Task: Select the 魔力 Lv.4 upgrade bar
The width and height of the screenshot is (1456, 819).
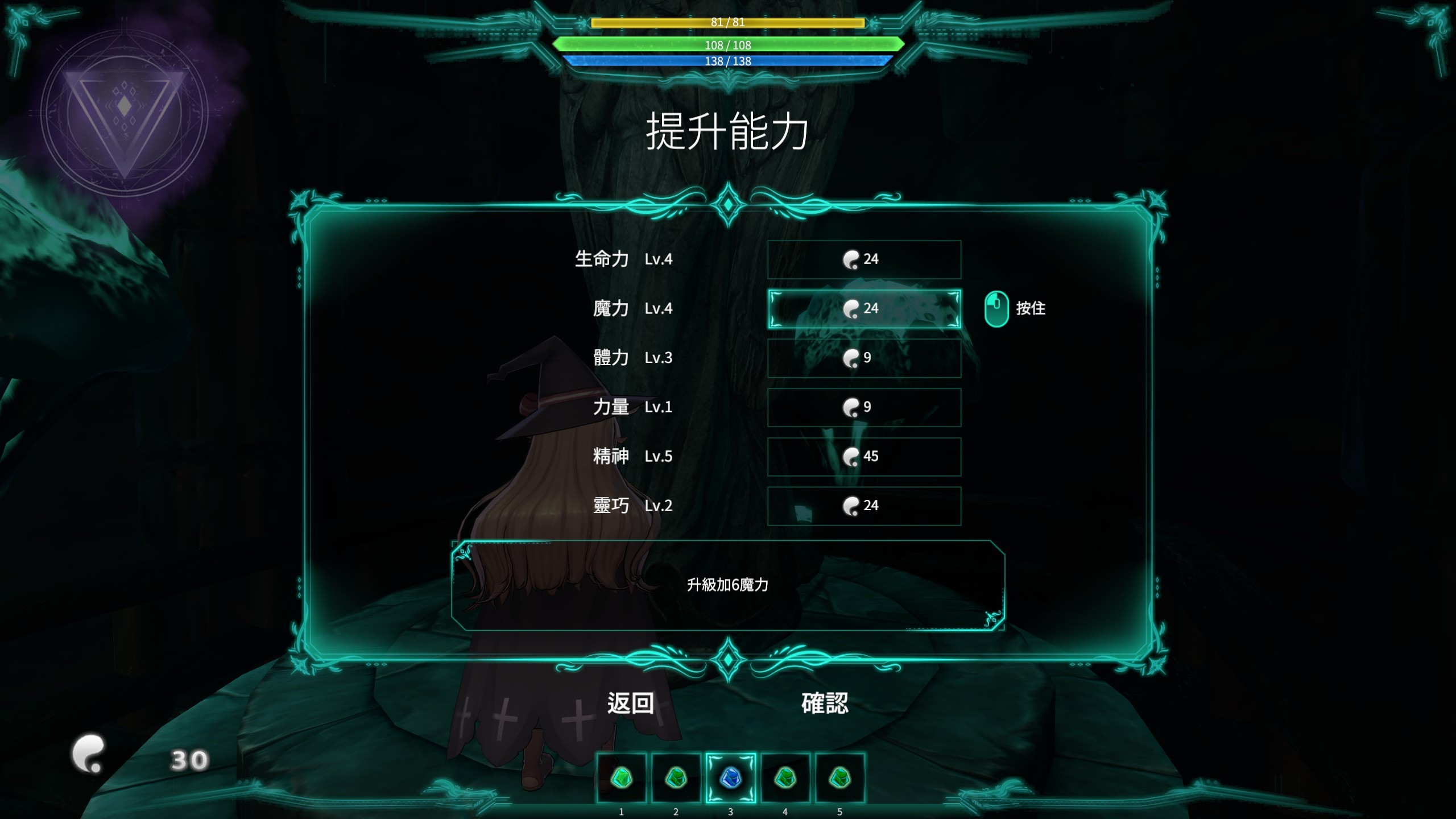Action: [864, 309]
